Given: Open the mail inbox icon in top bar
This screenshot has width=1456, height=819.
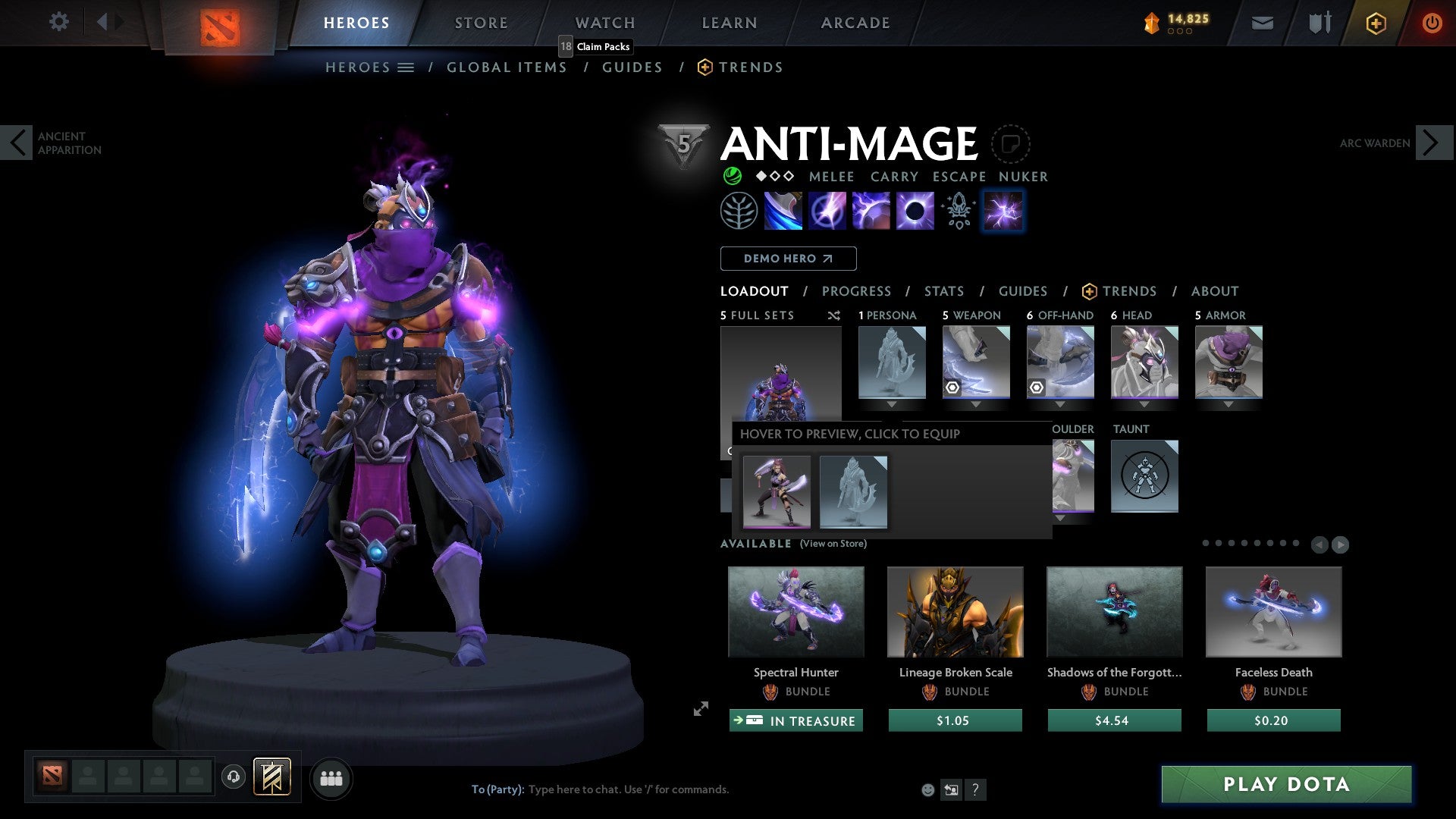Looking at the screenshot, I should pyautogui.click(x=1263, y=23).
